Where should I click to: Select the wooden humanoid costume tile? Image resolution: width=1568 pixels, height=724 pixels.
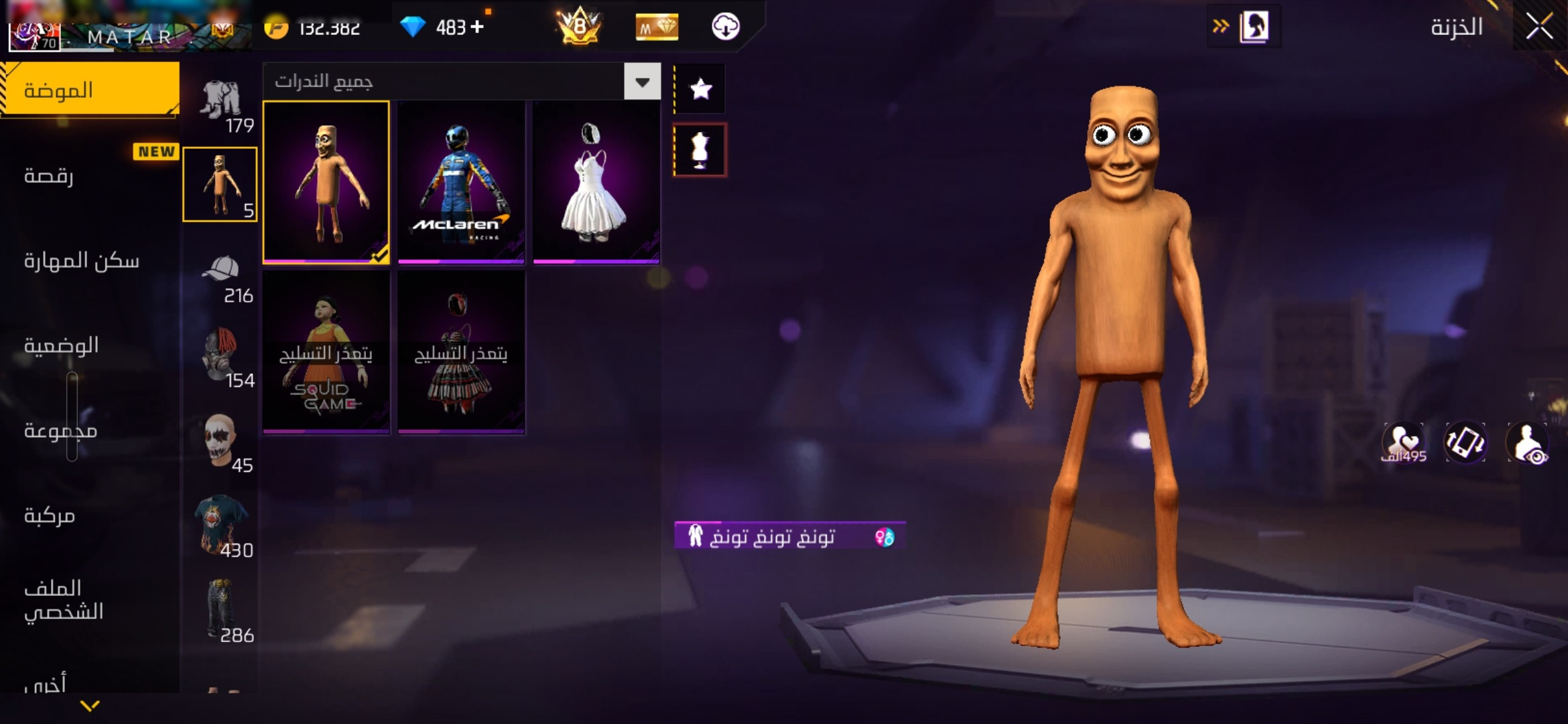[326, 182]
